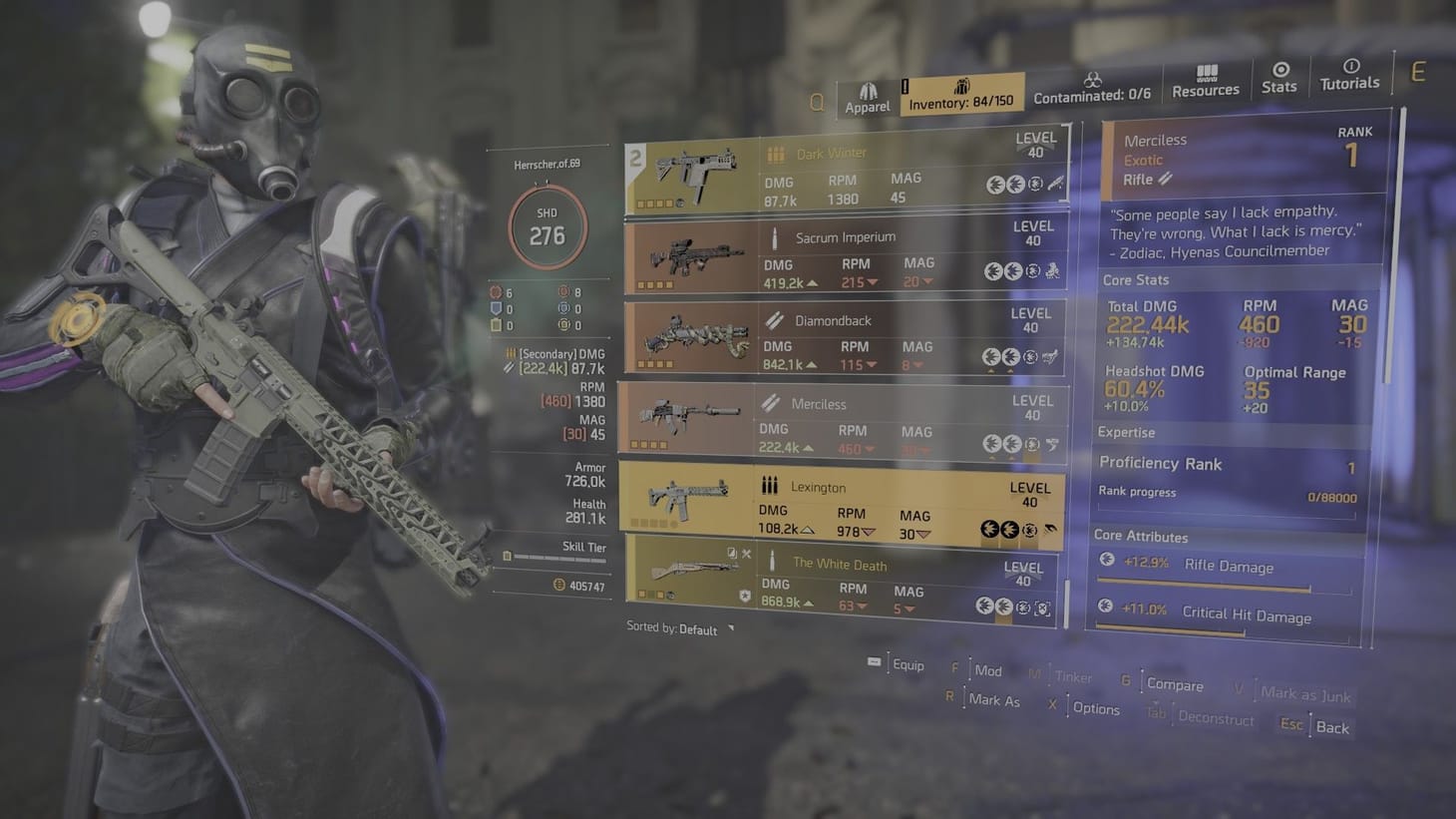Click the Dark Winter SMG weapon thumbnail
The width and height of the screenshot is (1456, 819).
pyautogui.click(x=698, y=170)
